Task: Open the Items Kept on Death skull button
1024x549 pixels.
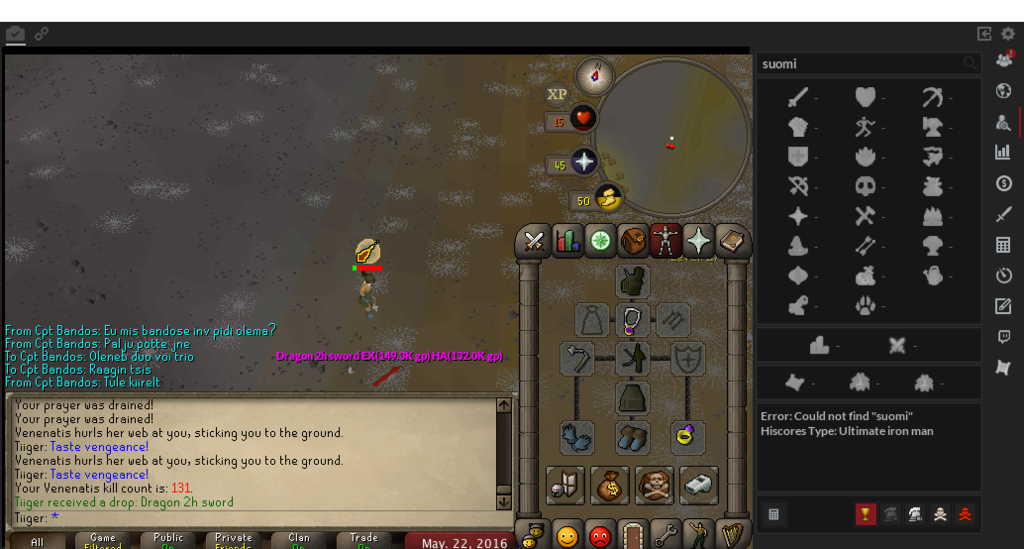Action: click(655, 485)
